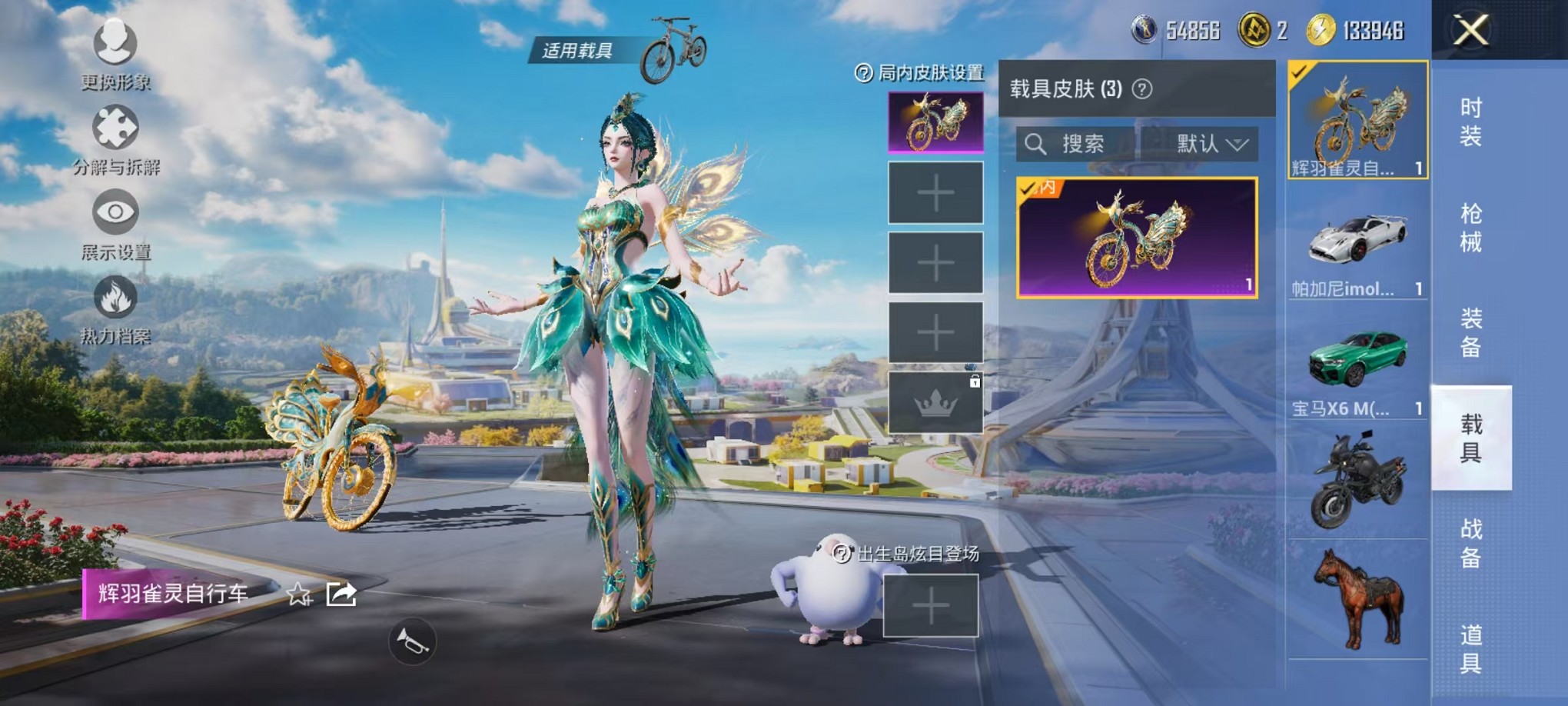1568x706 pixels.
Task: Select the 宝马X6 green car thumbnail
Action: click(x=1355, y=354)
